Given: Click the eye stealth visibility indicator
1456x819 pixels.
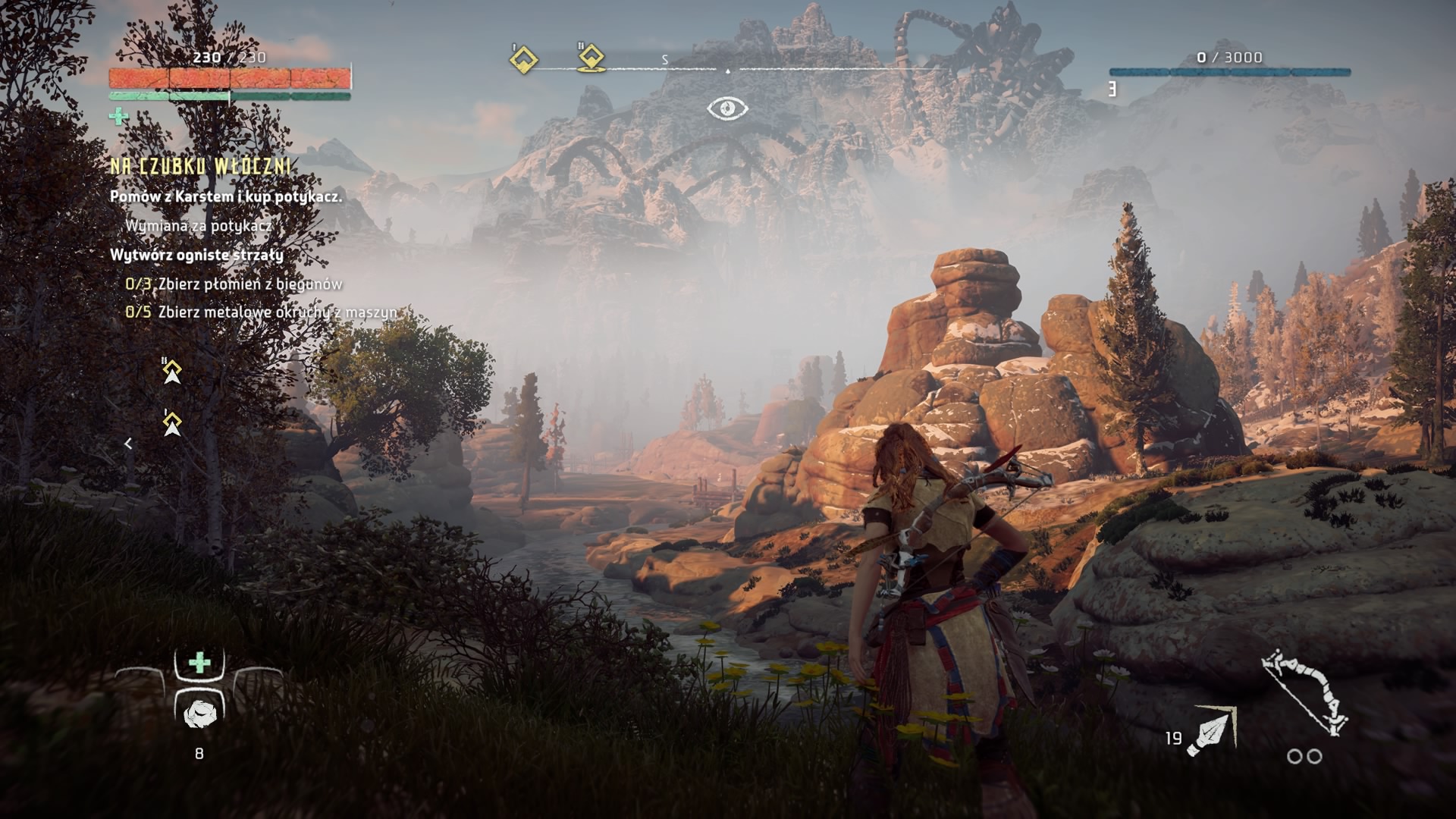Looking at the screenshot, I should click(727, 109).
